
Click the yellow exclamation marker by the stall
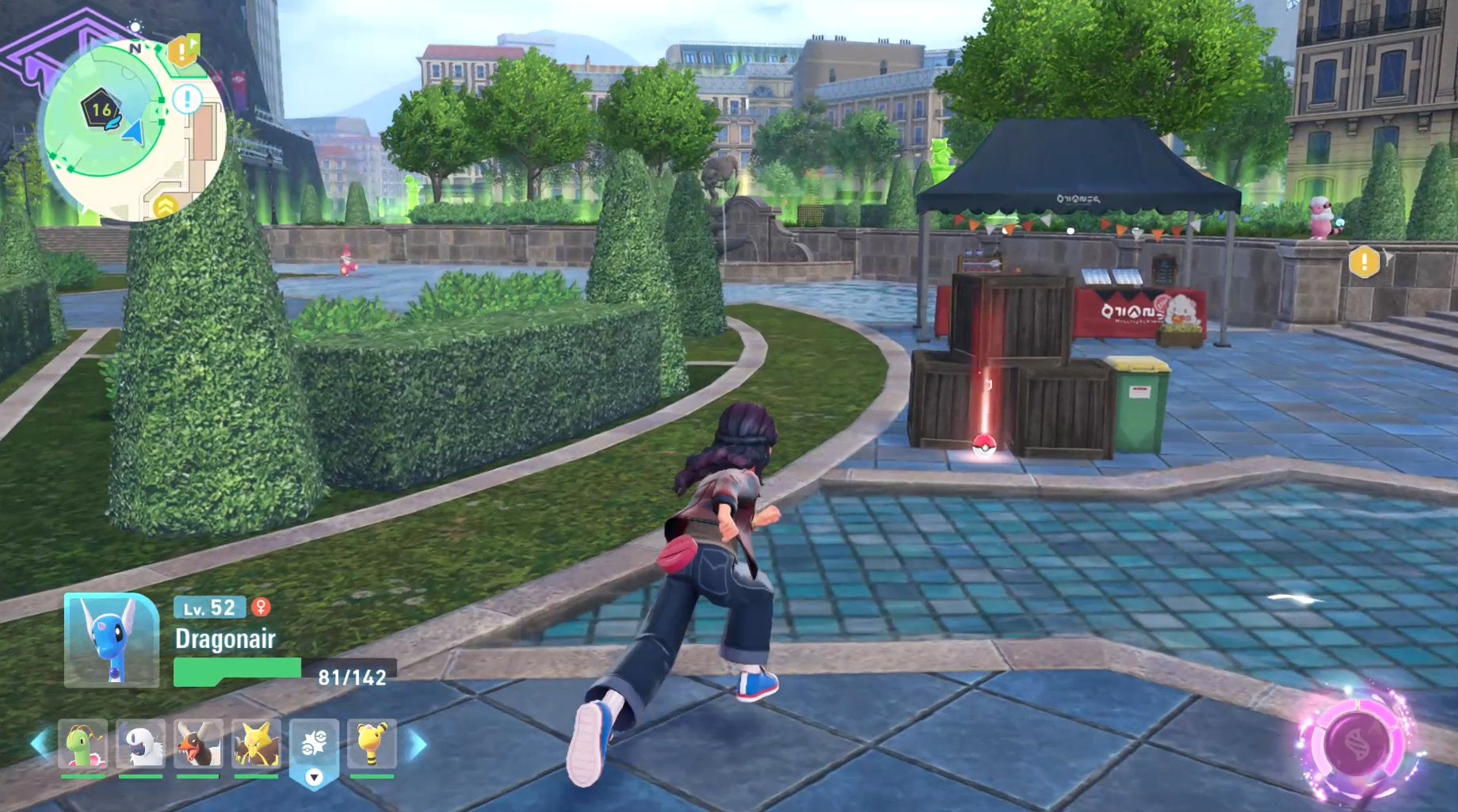click(x=1364, y=261)
